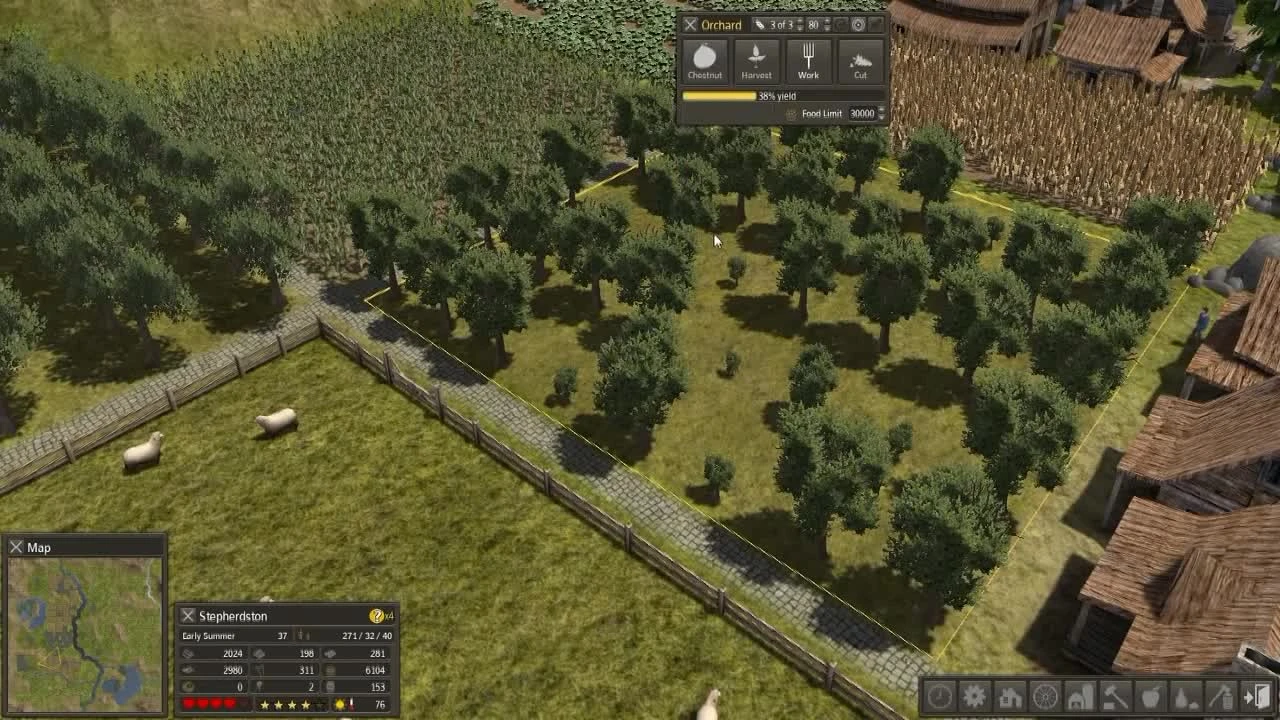The height and width of the screenshot is (720, 1280).
Task: Activate the Cut tool for the orchard
Action: click(x=861, y=61)
